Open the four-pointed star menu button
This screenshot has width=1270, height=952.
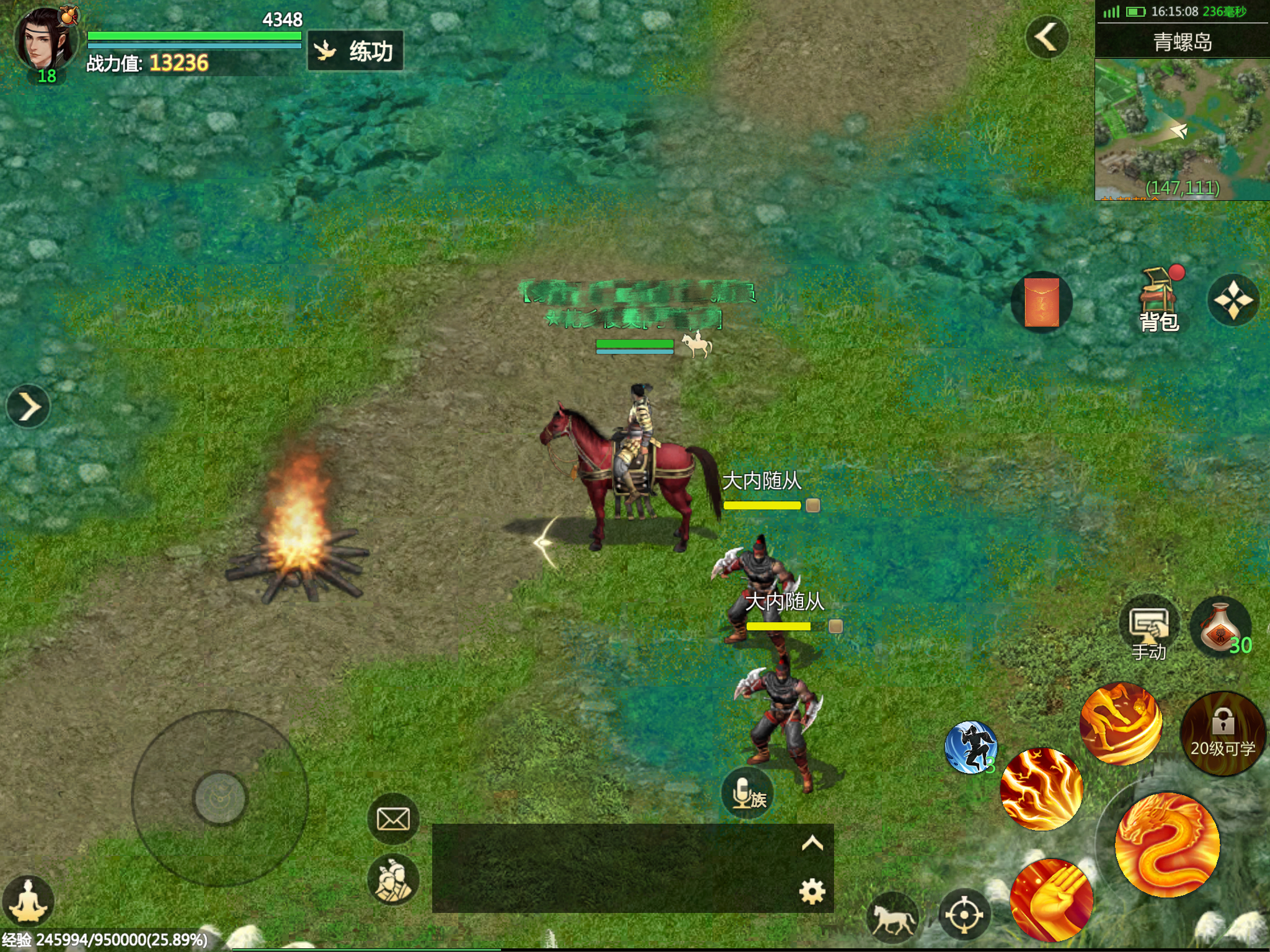tap(1233, 301)
